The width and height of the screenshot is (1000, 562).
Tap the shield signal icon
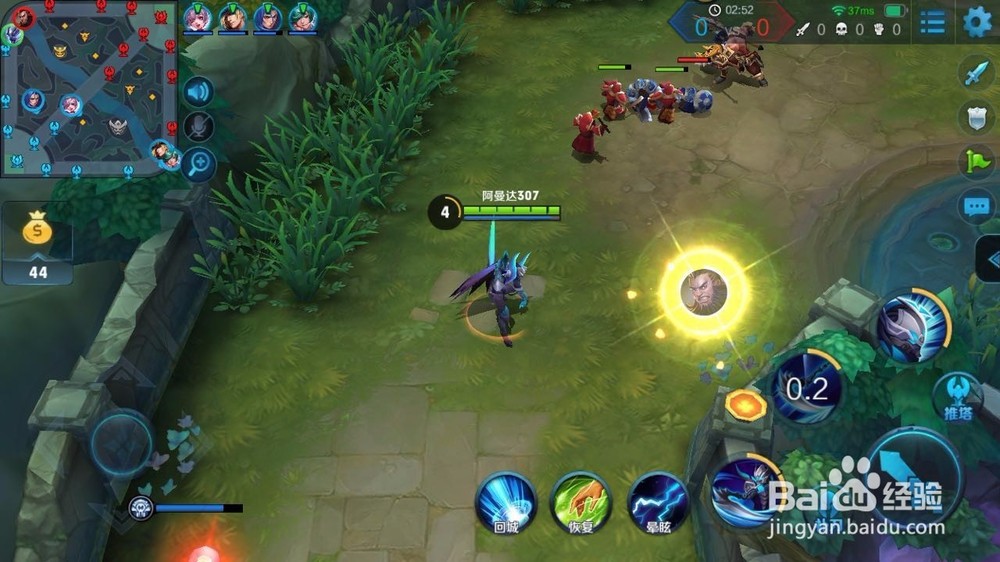click(x=975, y=116)
